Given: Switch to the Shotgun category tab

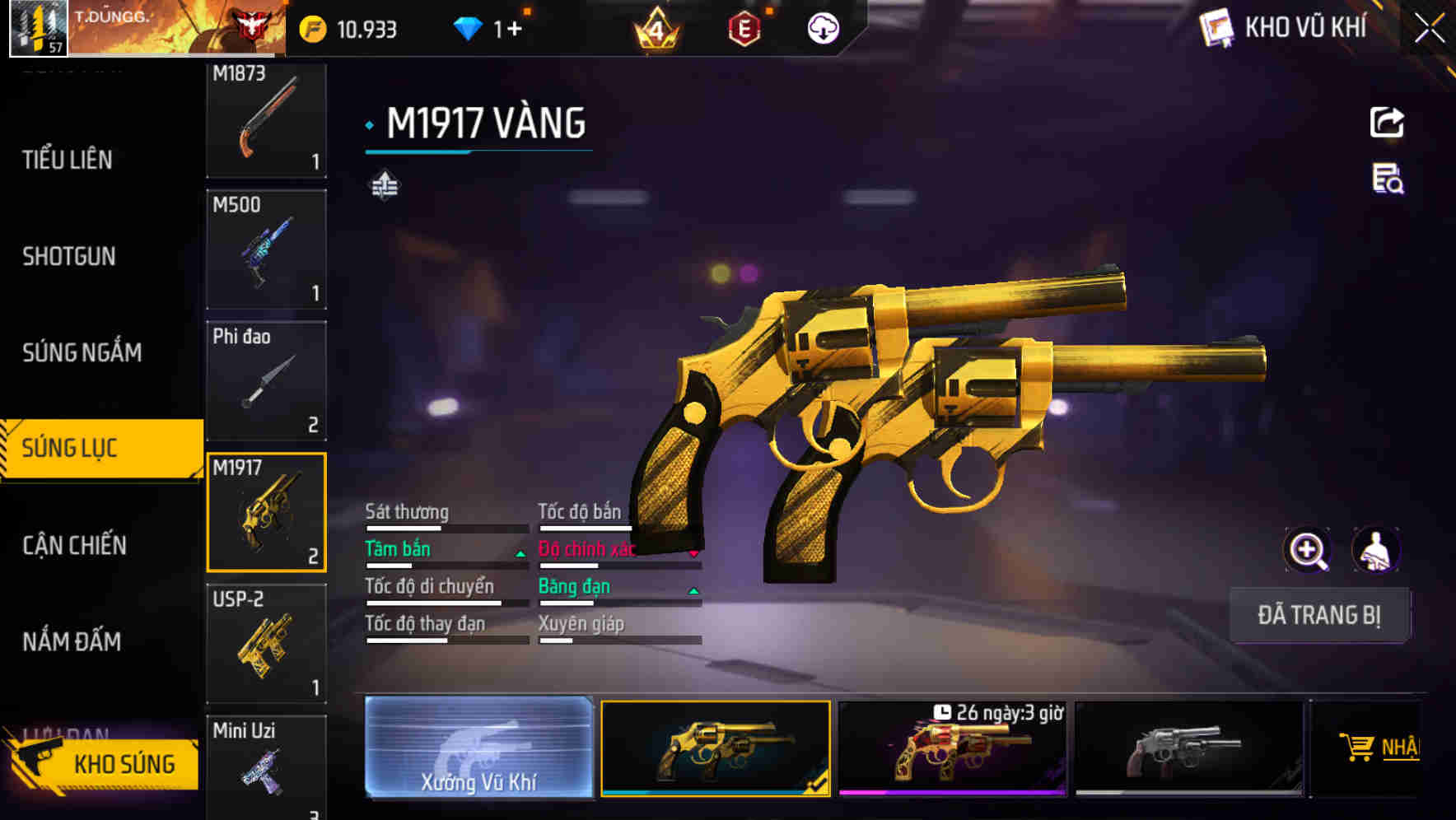Looking at the screenshot, I should pyautogui.click(x=68, y=257).
